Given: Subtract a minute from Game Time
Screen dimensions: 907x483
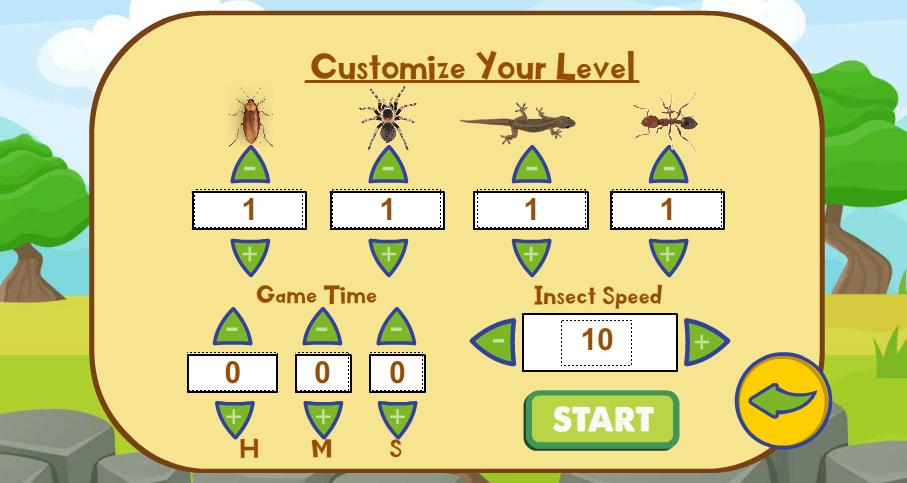Looking at the screenshot, I should (x=321, y=329).
